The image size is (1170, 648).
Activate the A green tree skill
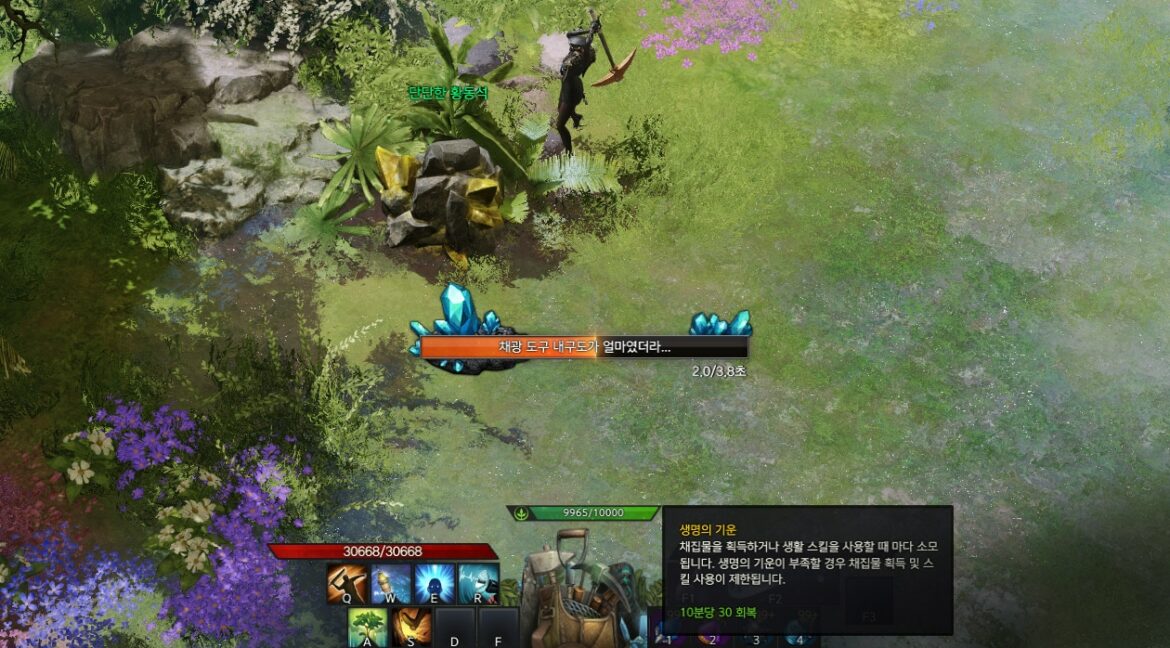pos(368,627)
